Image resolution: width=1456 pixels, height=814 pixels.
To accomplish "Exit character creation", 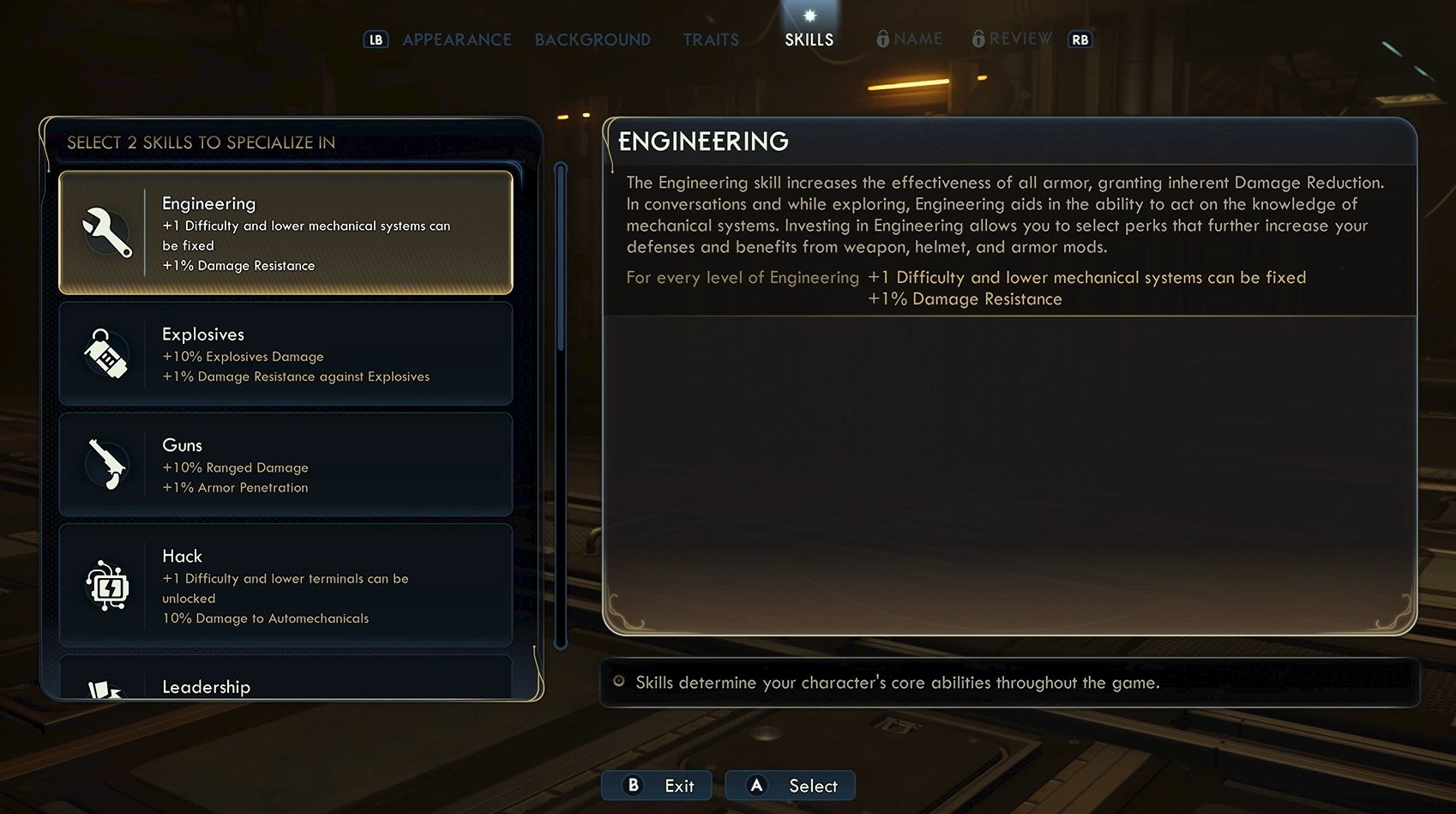I will [658, 786].
